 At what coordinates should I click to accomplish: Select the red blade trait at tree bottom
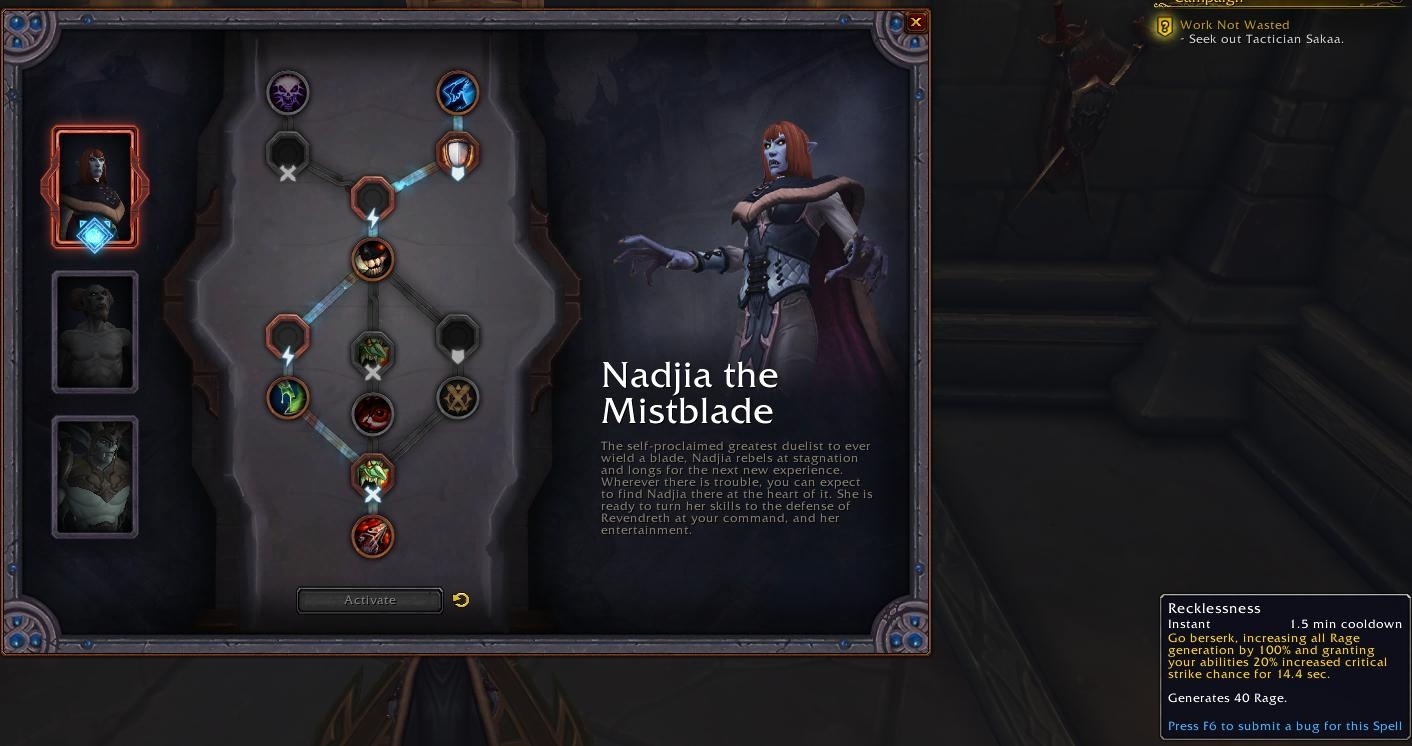point(372,535)
